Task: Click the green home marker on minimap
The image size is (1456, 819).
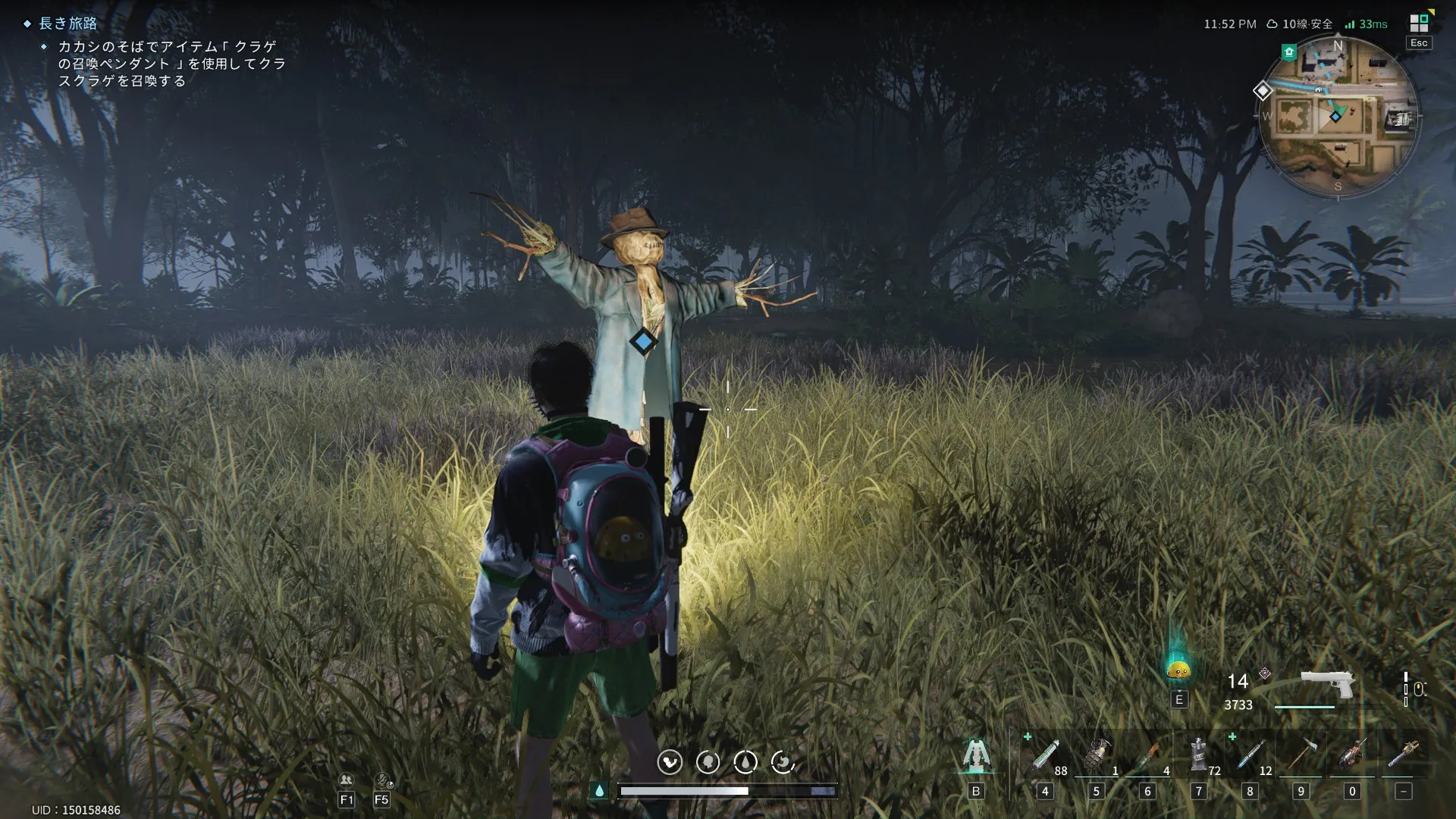Action: (1288, 52)
